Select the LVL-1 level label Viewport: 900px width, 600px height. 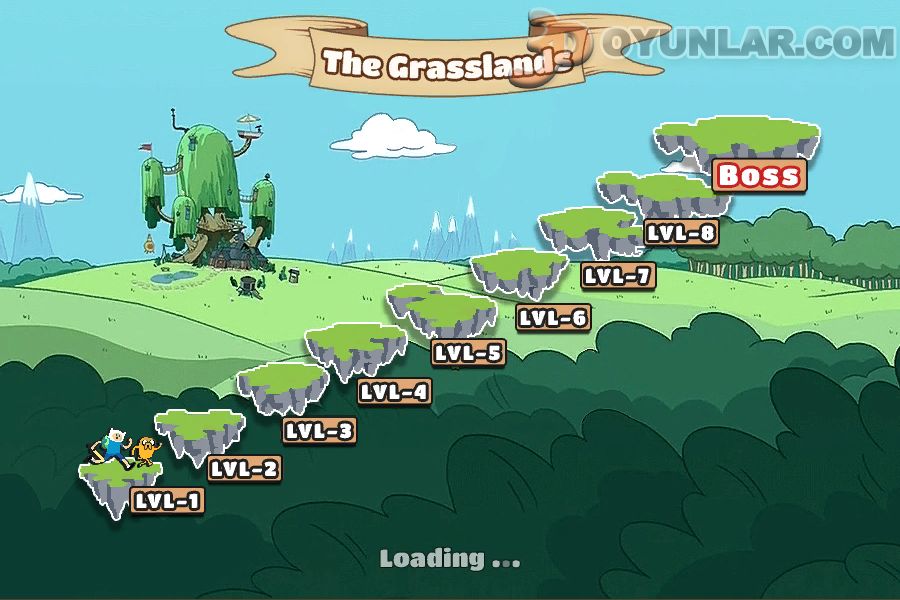pyautogui.click(x=167, y=501)
